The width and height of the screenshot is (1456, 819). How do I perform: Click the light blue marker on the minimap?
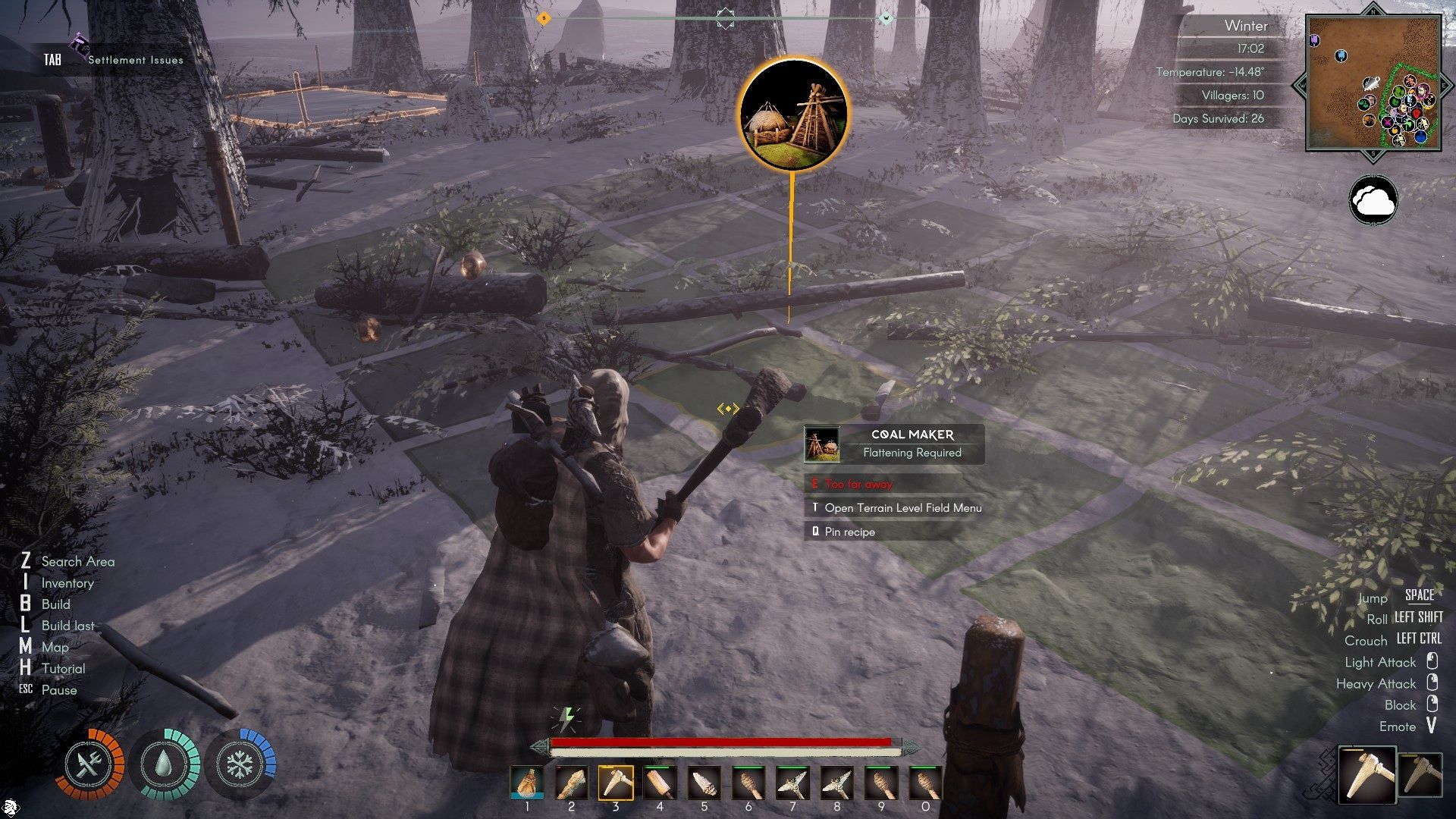click(x=1341, y=55)
